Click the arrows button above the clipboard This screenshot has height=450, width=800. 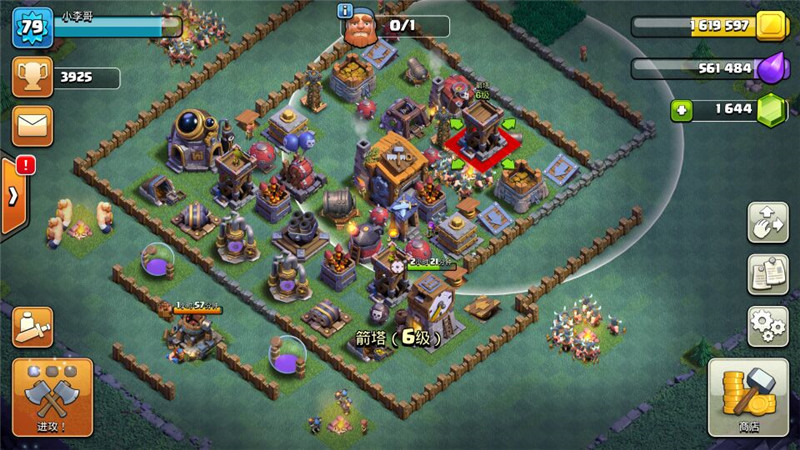tap(768, 222)
